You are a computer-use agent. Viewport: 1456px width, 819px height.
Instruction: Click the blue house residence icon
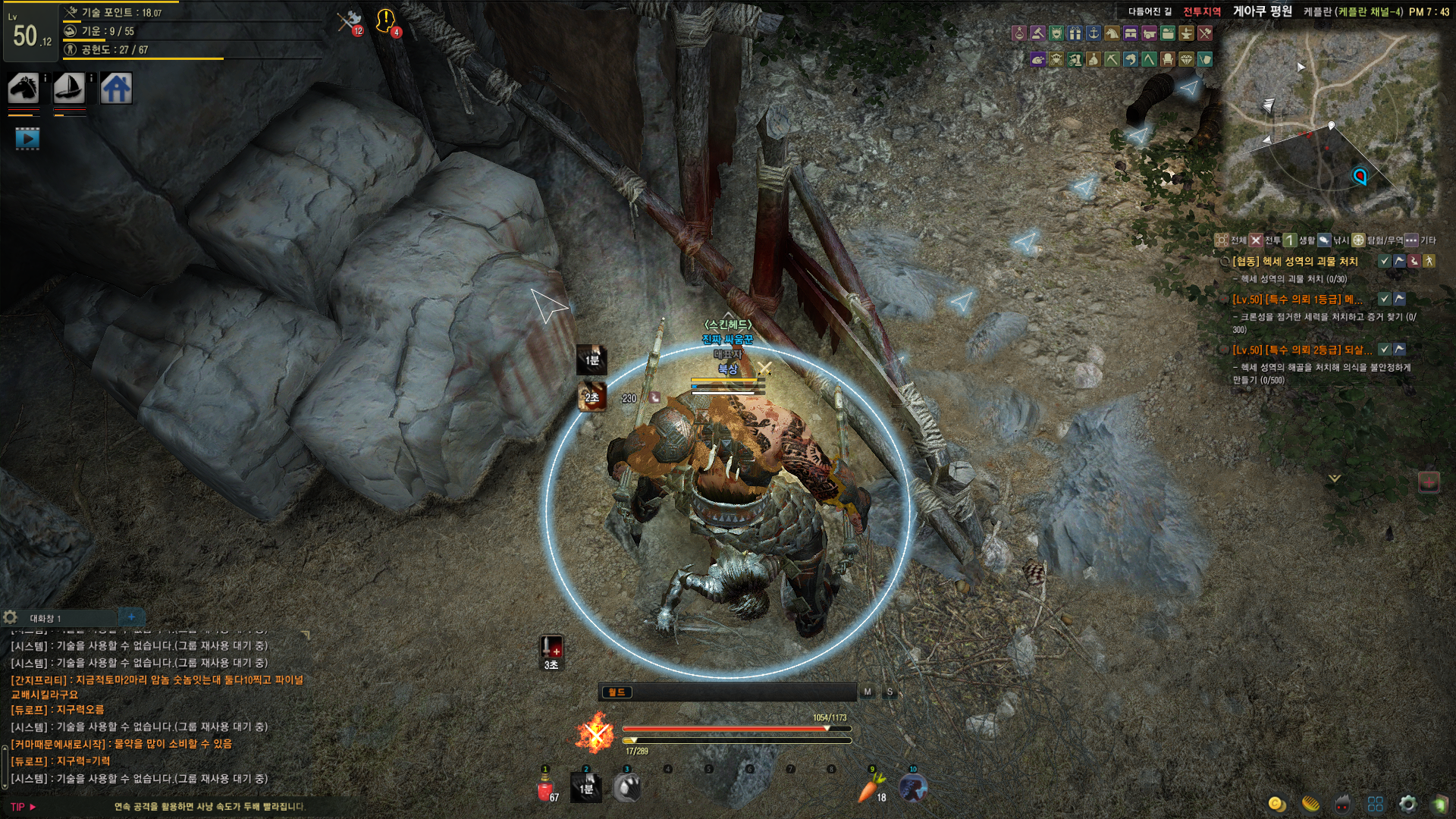tap(116, 89)
